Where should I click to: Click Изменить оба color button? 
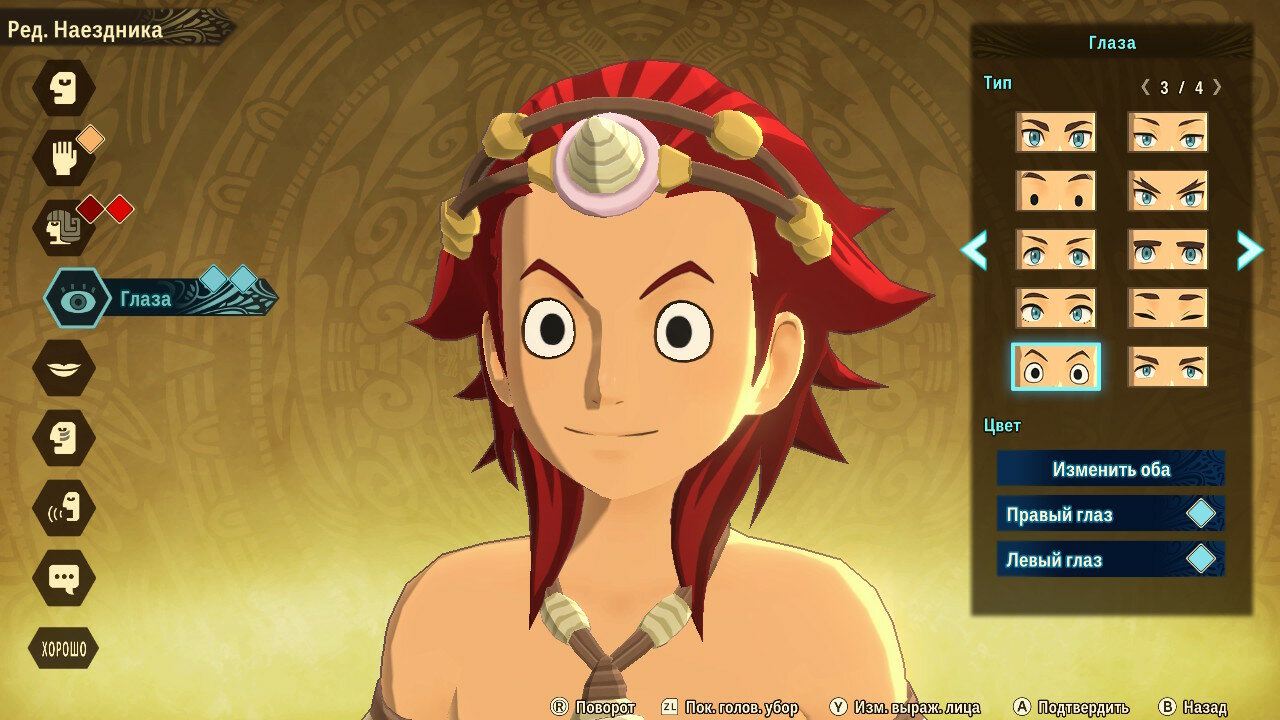pos(1111,469)
